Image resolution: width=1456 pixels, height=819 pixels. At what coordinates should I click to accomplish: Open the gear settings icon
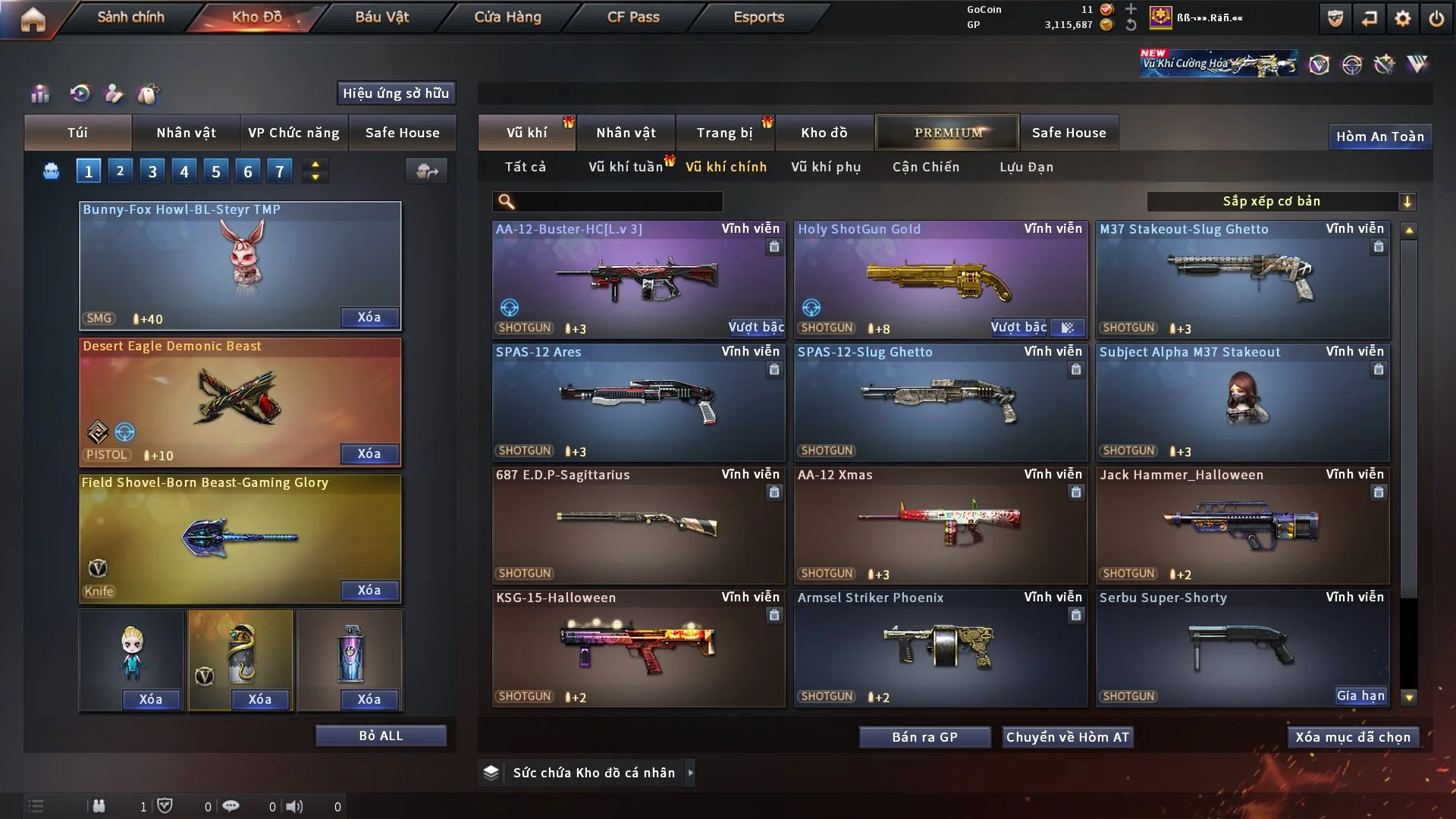coord(1402,18)
